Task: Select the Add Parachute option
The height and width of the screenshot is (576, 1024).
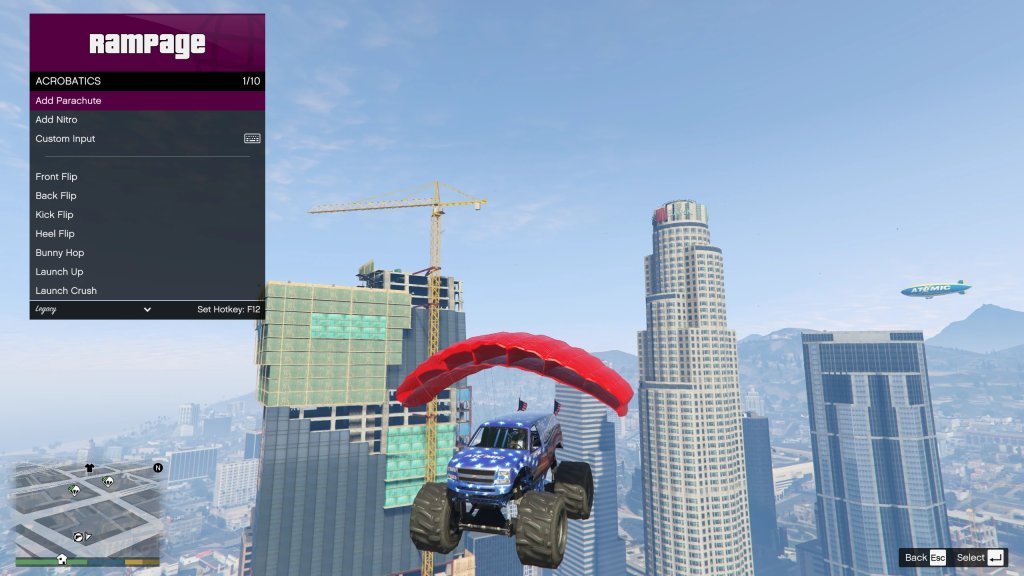Action: tap(147, 101)
